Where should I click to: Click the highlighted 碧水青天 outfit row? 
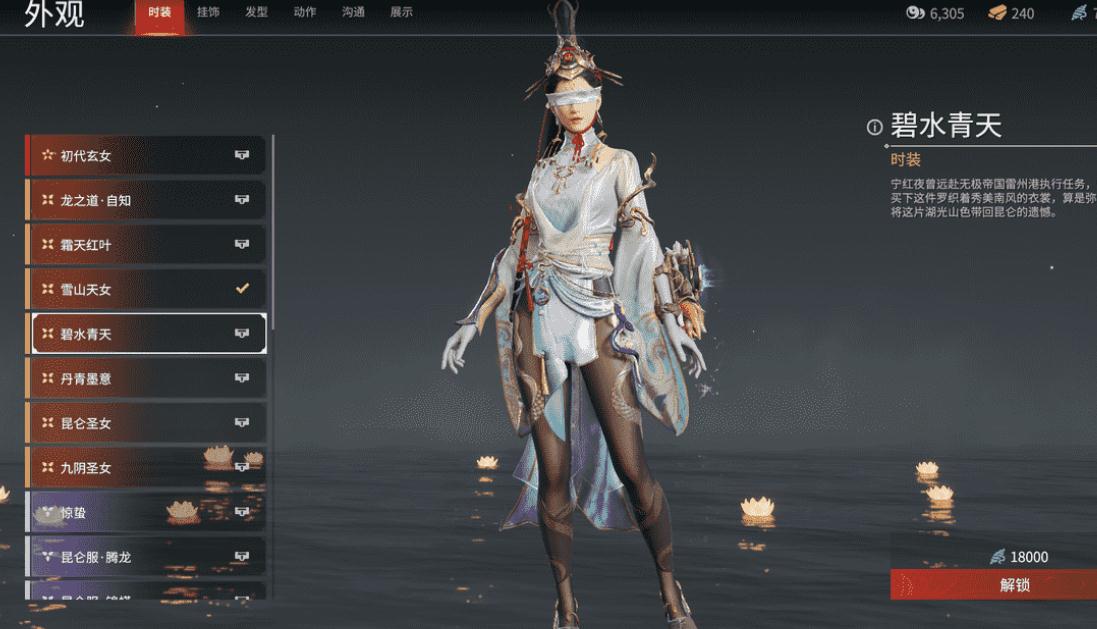click(x=146, y=334)
